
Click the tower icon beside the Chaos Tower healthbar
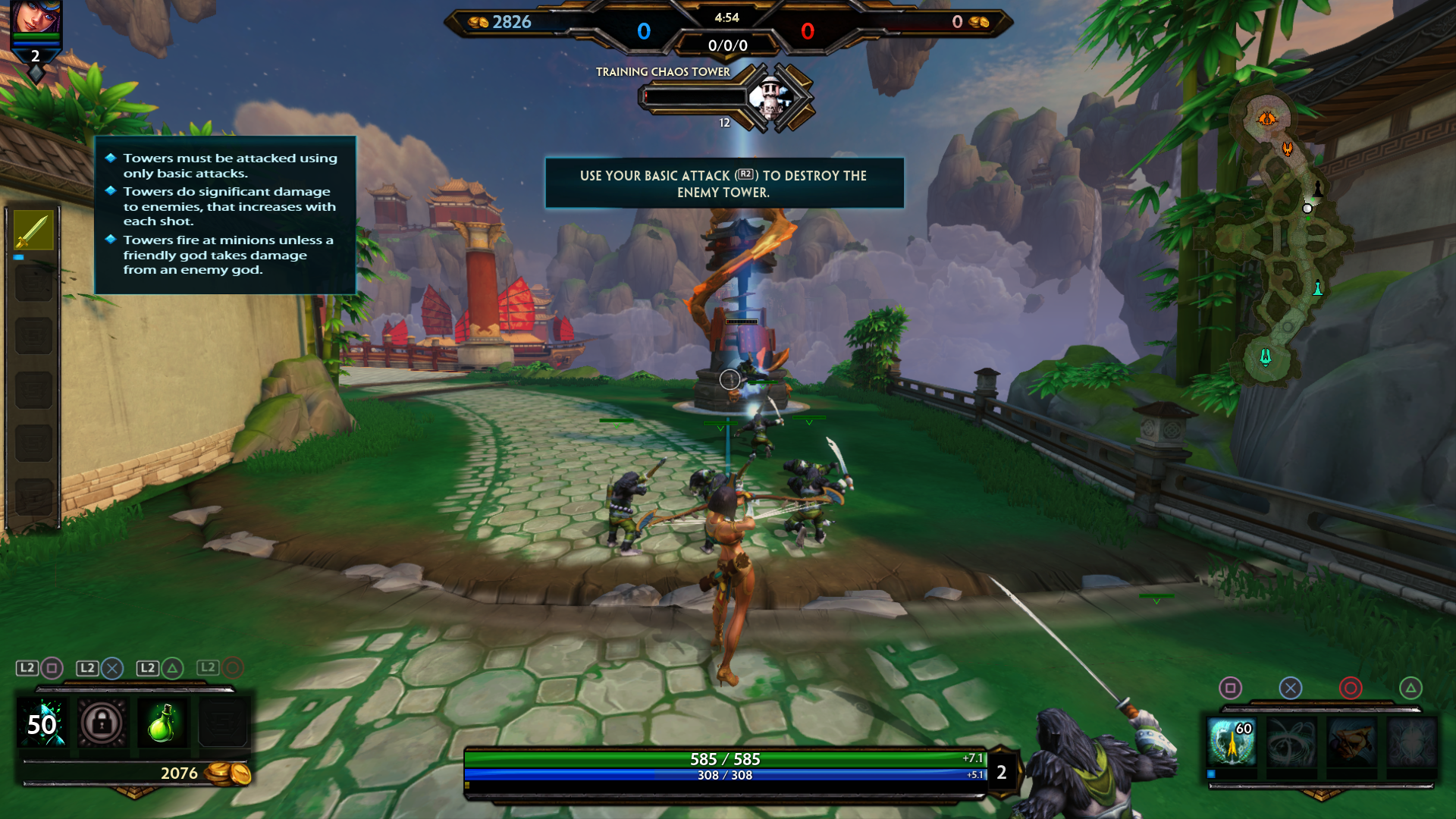(773, 100)
